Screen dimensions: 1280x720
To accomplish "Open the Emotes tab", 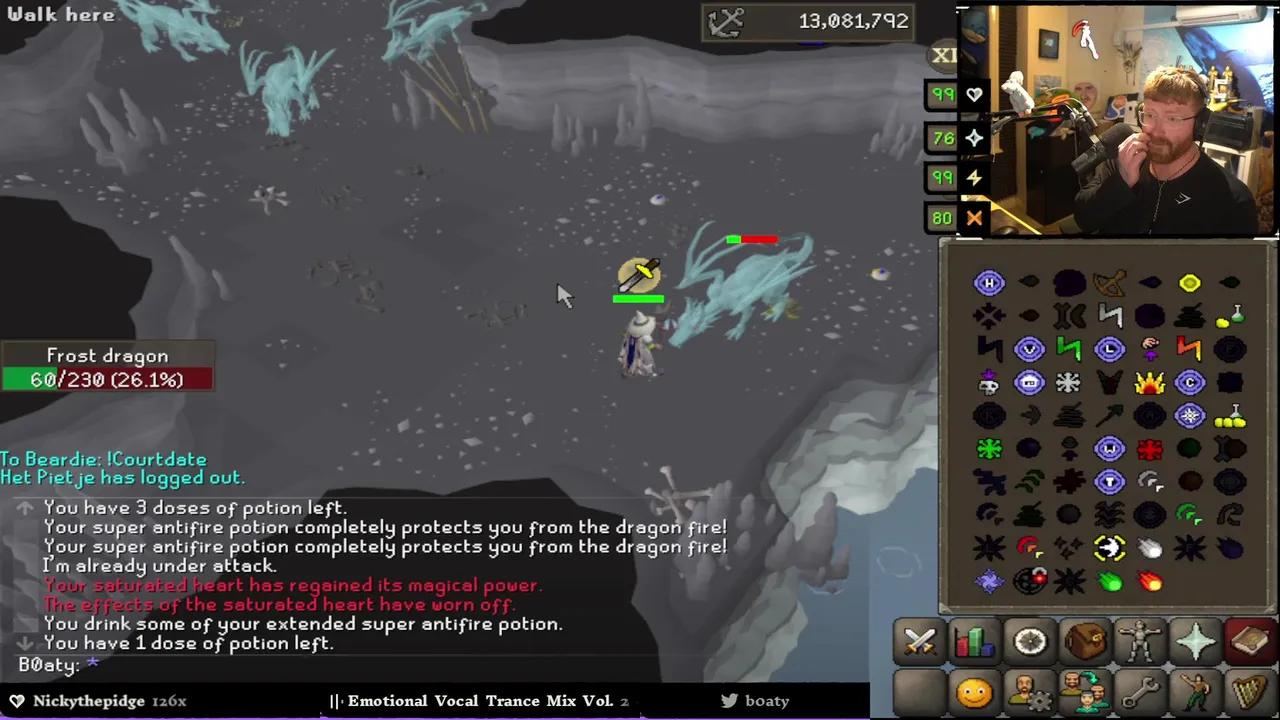I will click(1197, 690).
